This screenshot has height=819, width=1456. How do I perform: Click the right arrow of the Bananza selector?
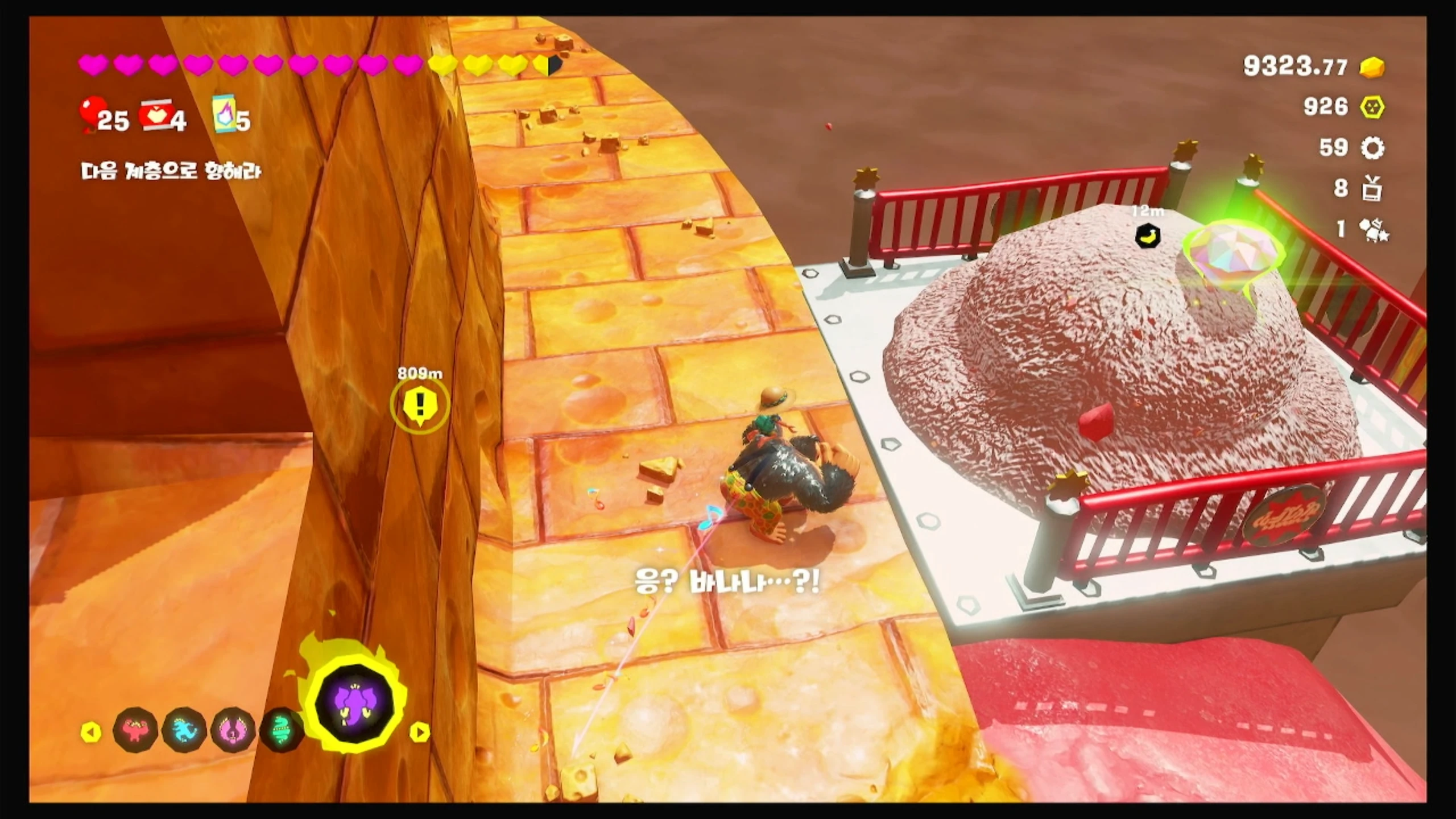pos(420,732)
